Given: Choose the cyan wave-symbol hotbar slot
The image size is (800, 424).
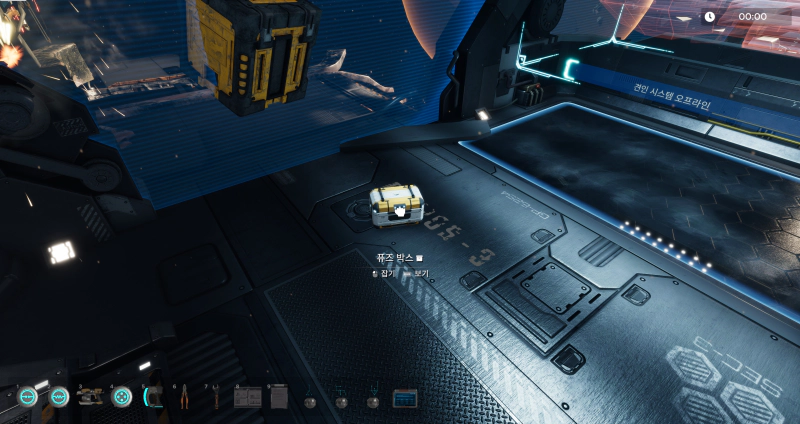Looking at the screenshot, I should coord(59,397).
